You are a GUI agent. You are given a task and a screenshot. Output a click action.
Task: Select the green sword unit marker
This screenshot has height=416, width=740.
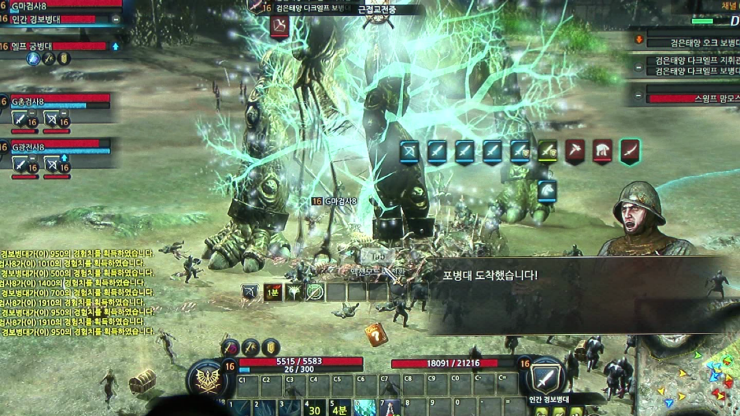[547, 151]
